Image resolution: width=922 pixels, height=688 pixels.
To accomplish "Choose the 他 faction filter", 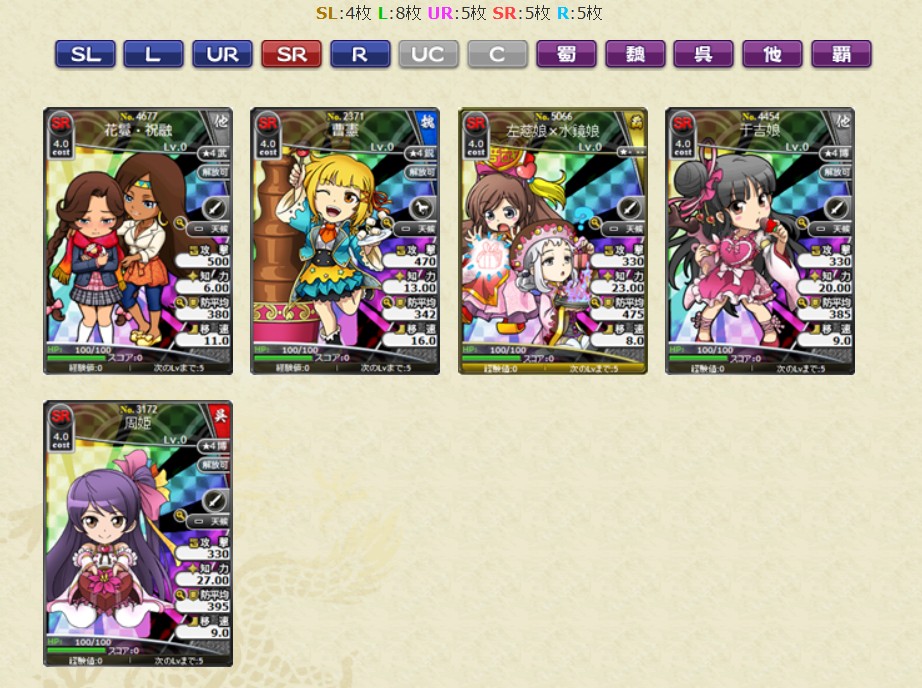I will pos(772,55).
